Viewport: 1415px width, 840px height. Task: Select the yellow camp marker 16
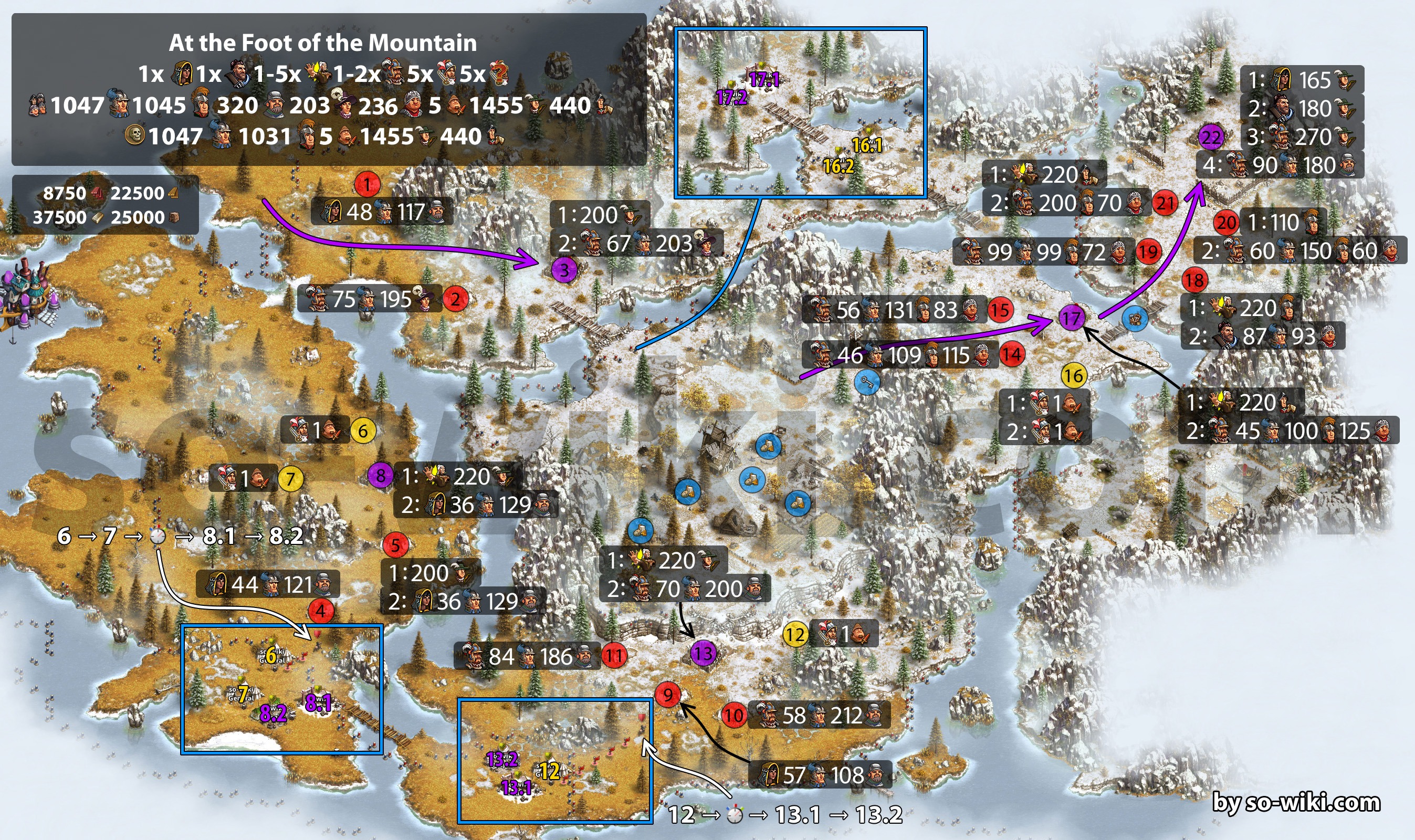click(1073, 375)
